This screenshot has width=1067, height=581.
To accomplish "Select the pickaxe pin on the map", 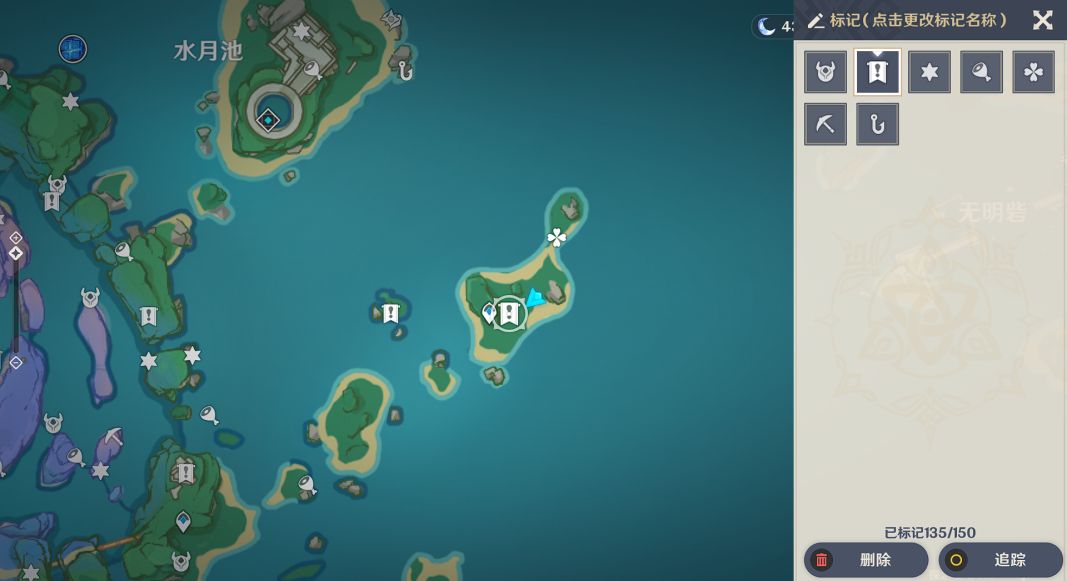I will pos(113,437).
